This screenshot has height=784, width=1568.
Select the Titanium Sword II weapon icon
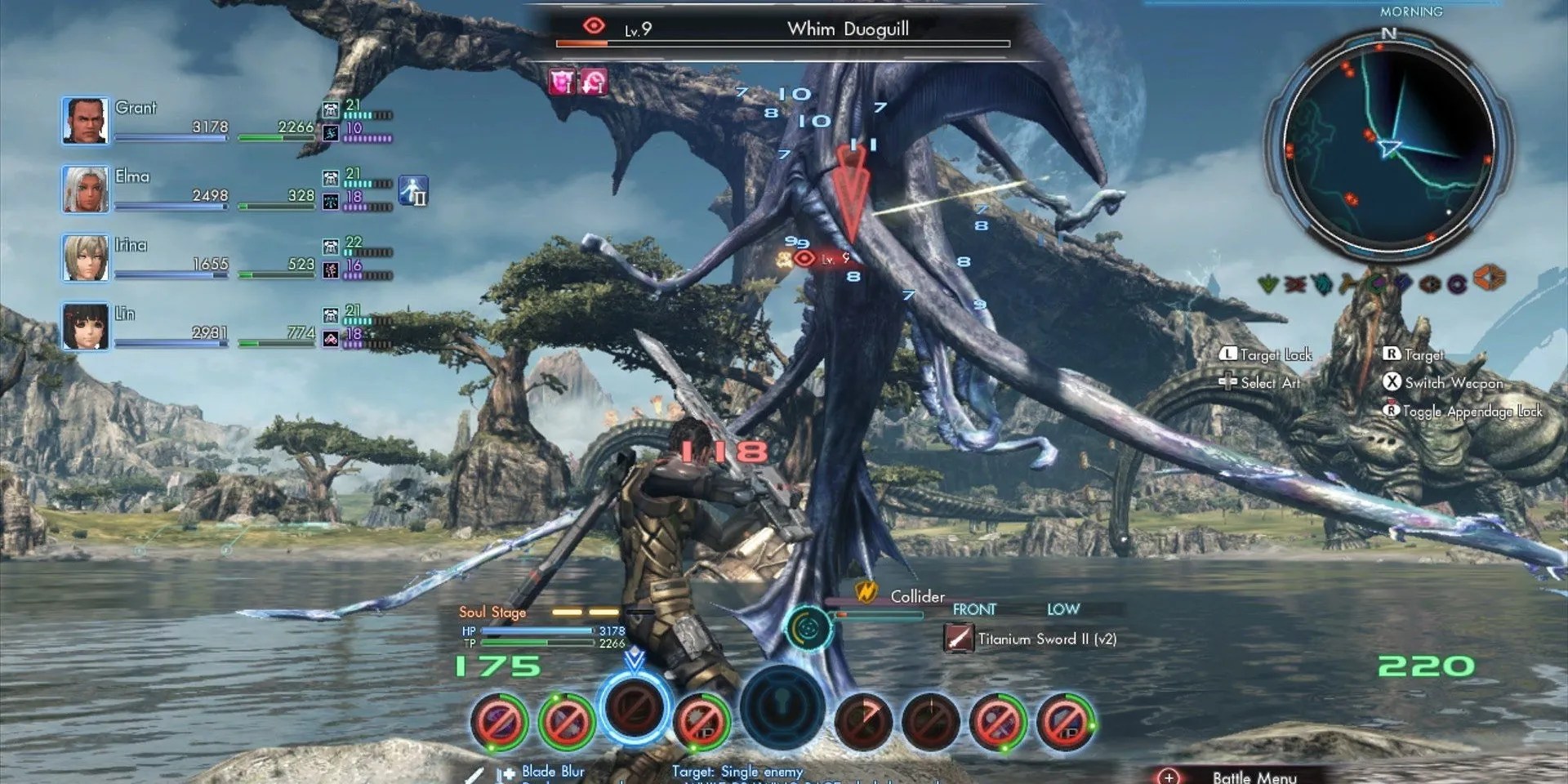958,638
